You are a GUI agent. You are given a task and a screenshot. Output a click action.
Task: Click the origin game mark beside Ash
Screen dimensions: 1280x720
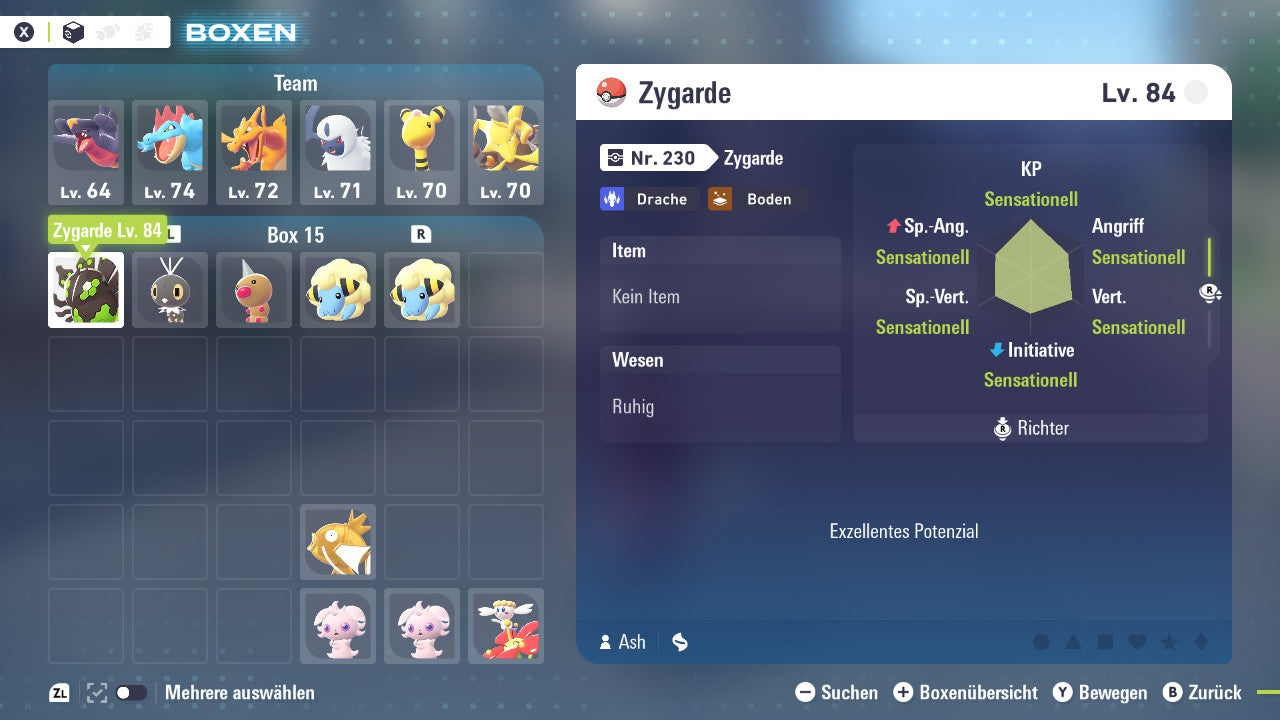(679, 642)
